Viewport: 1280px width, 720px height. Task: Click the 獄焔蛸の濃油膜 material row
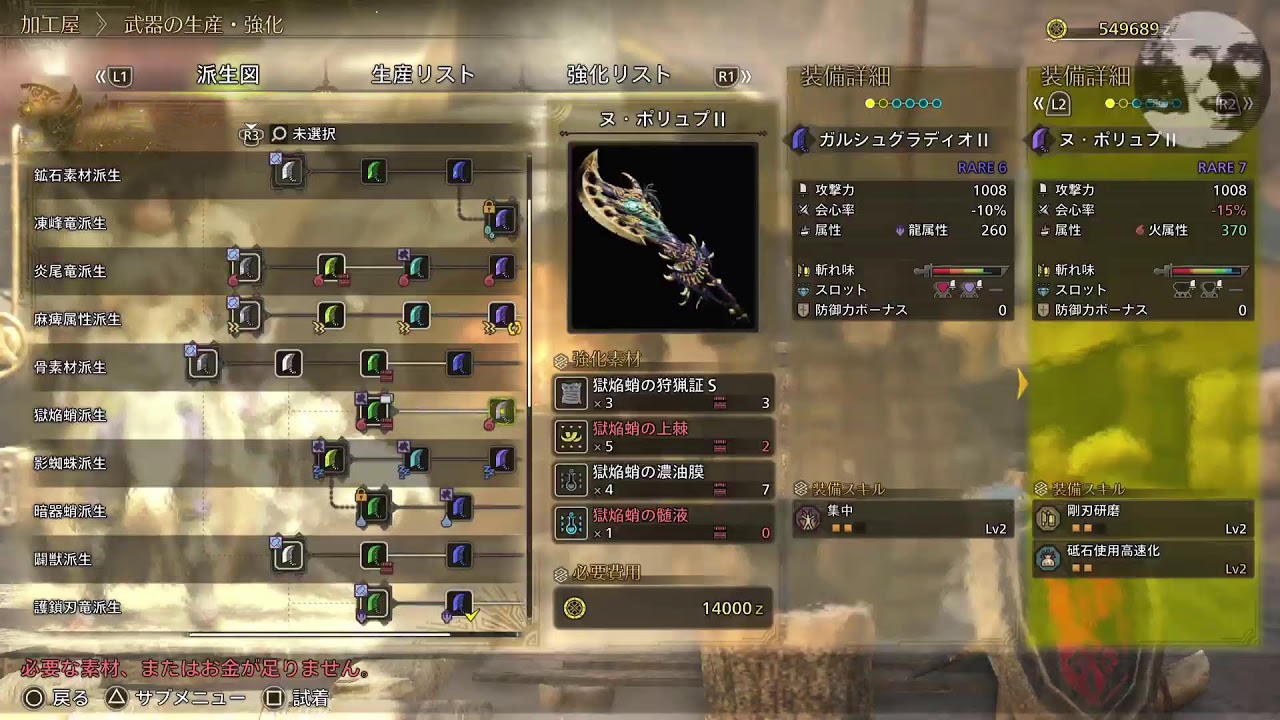663,480
